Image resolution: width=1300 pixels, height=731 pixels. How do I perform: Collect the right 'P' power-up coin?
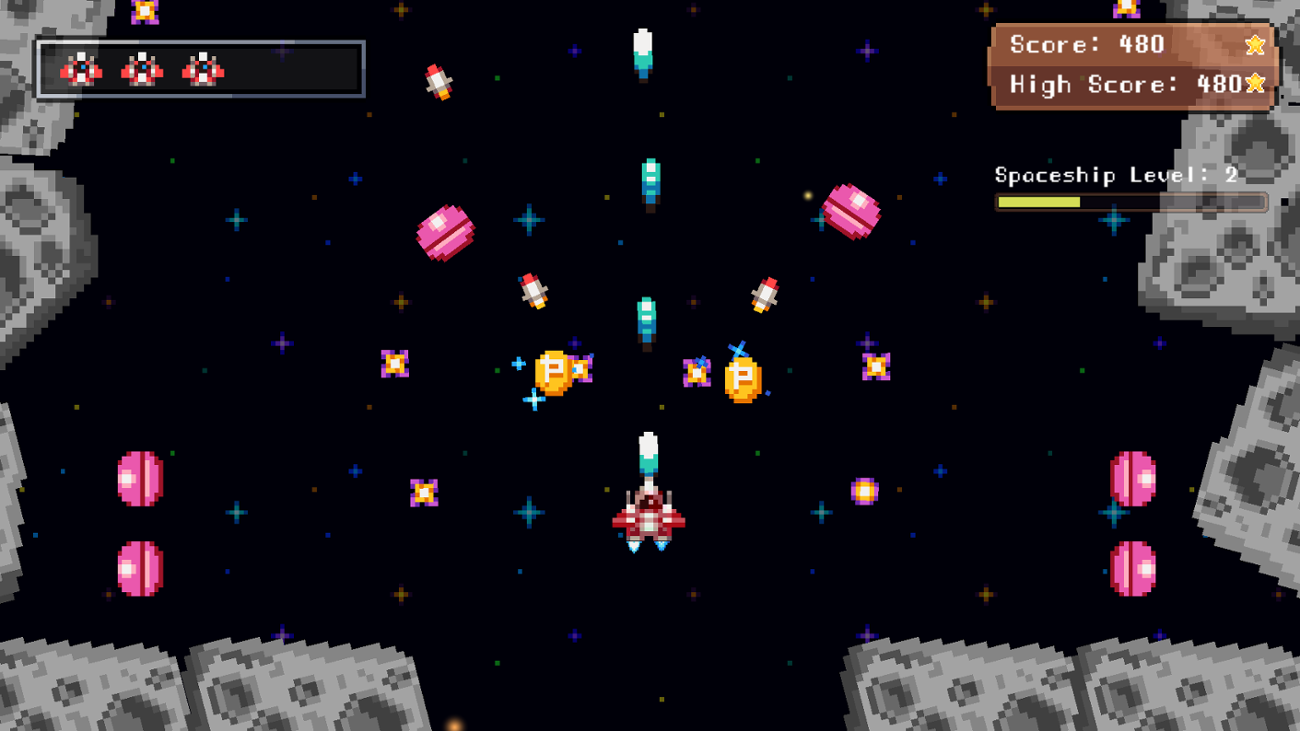(741, 378)
